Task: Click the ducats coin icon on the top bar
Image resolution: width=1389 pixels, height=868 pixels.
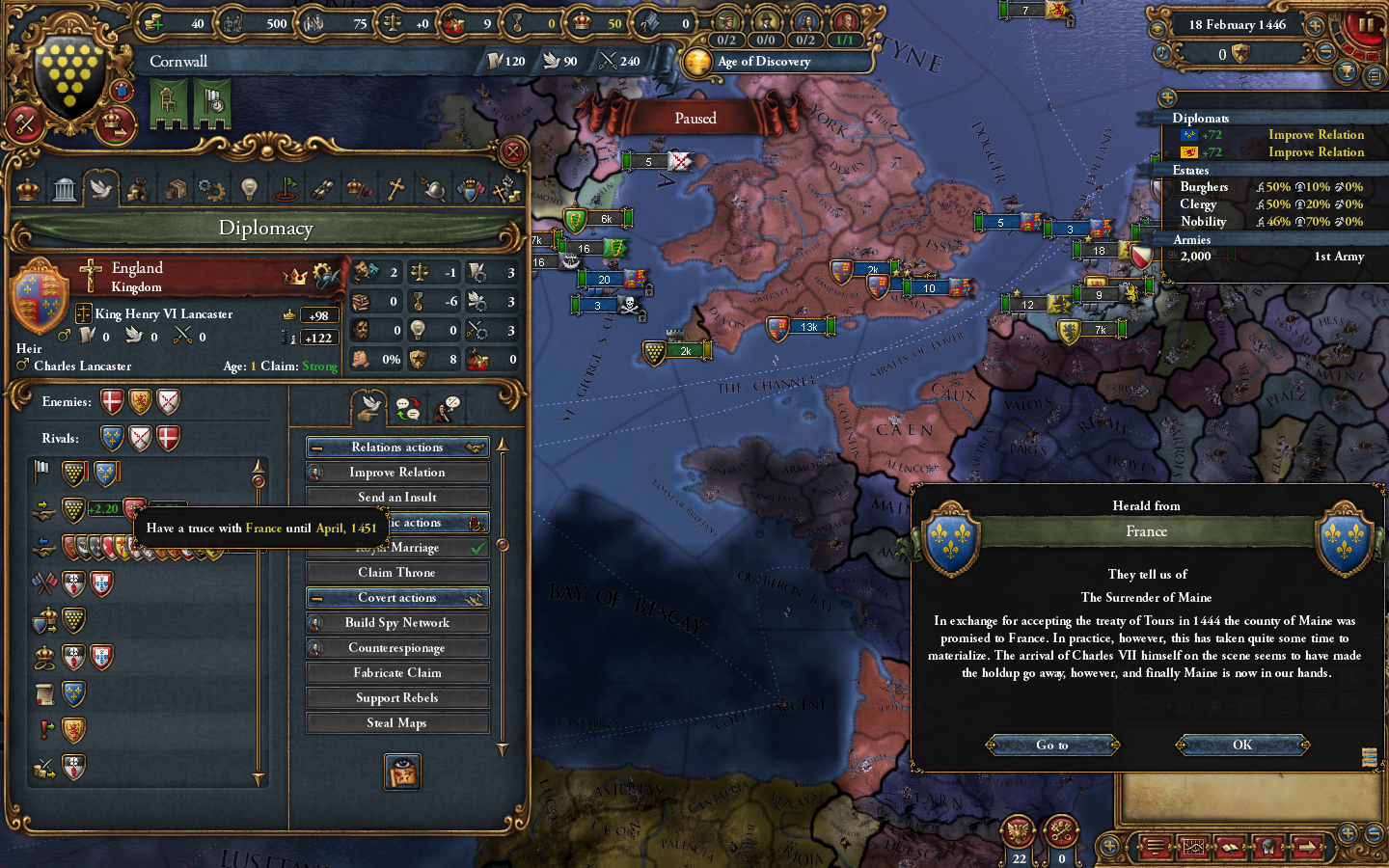Action: tap(152, 24)
